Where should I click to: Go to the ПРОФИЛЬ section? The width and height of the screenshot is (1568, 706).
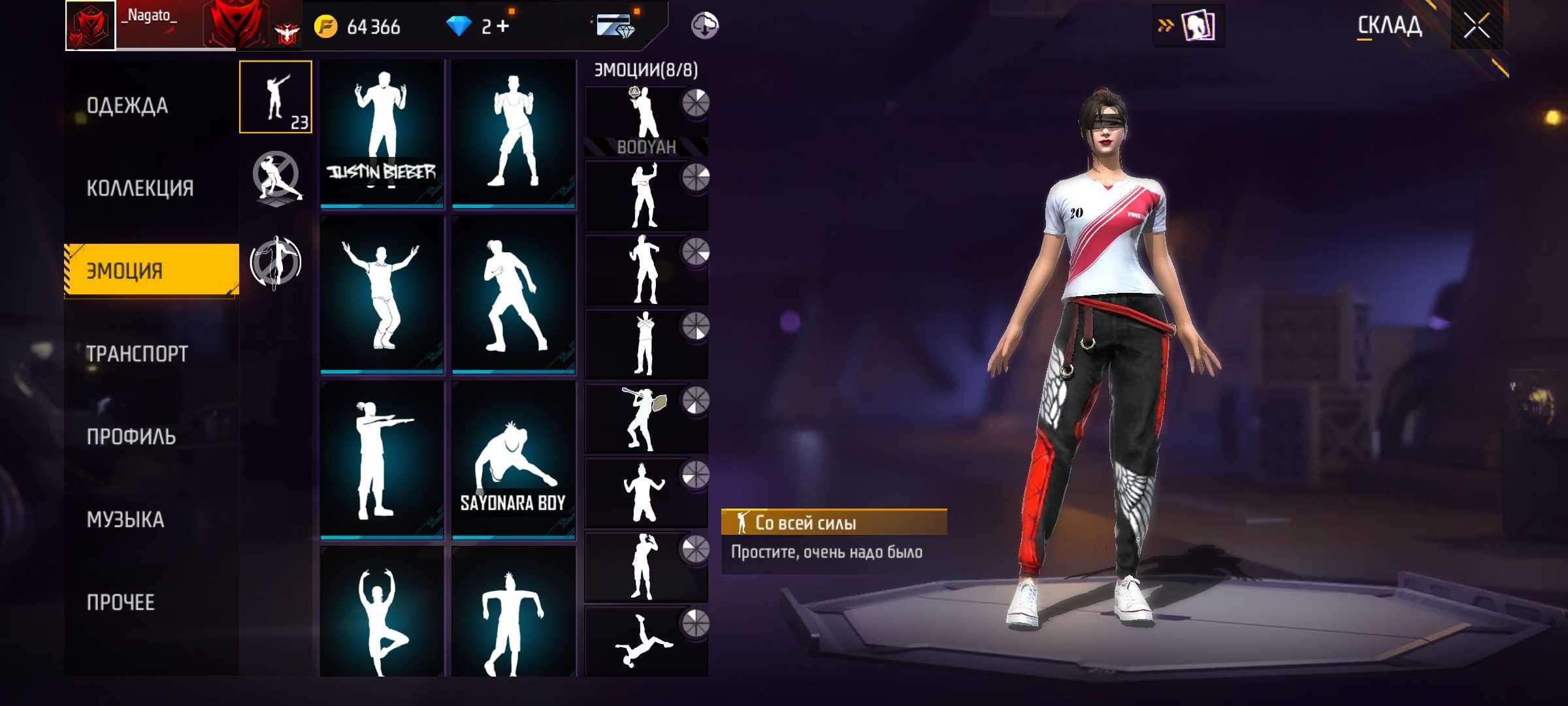click(x=131, y=437)
